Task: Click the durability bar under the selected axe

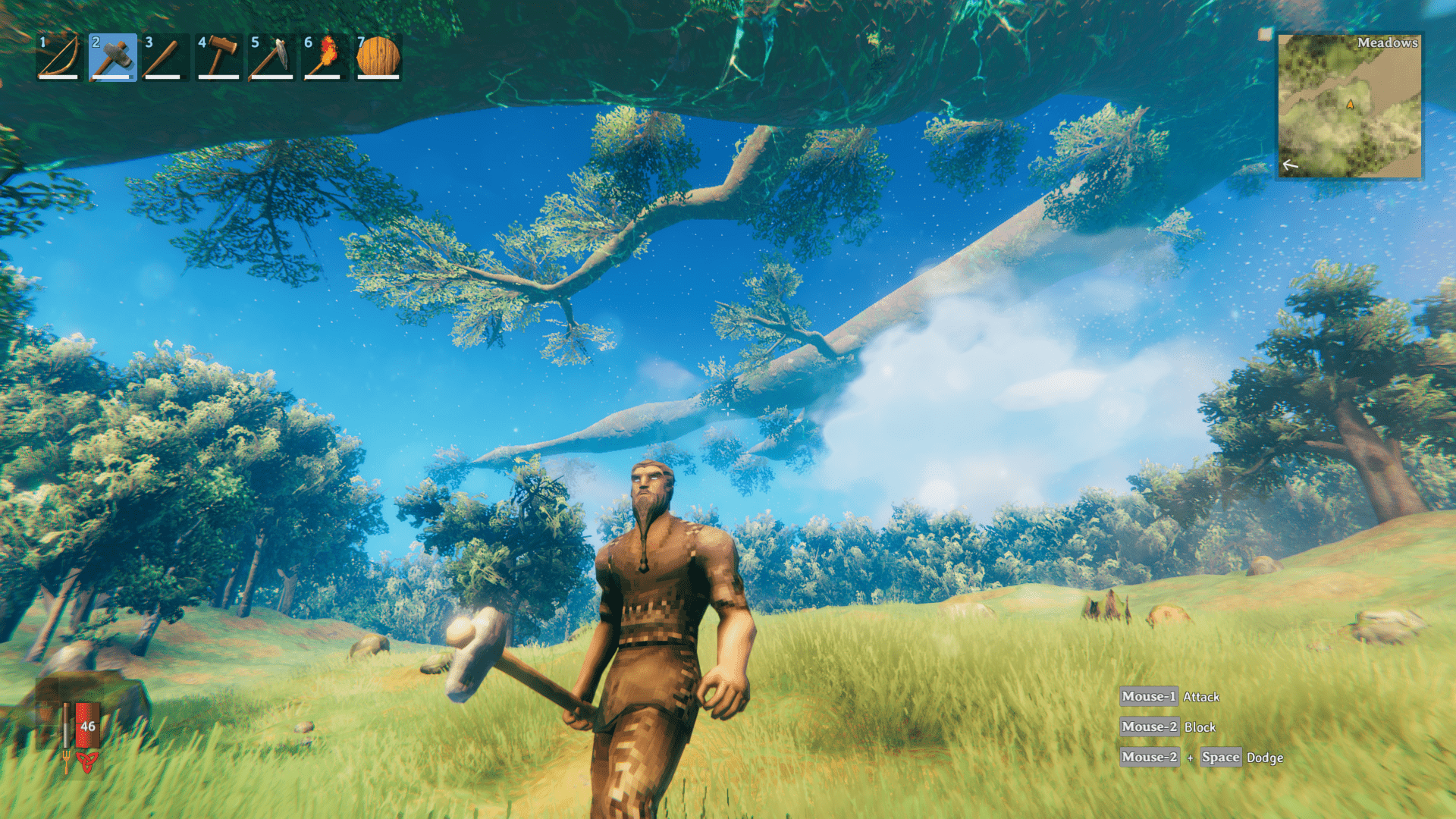Action: pyautogui.click(x=111, y=77)
